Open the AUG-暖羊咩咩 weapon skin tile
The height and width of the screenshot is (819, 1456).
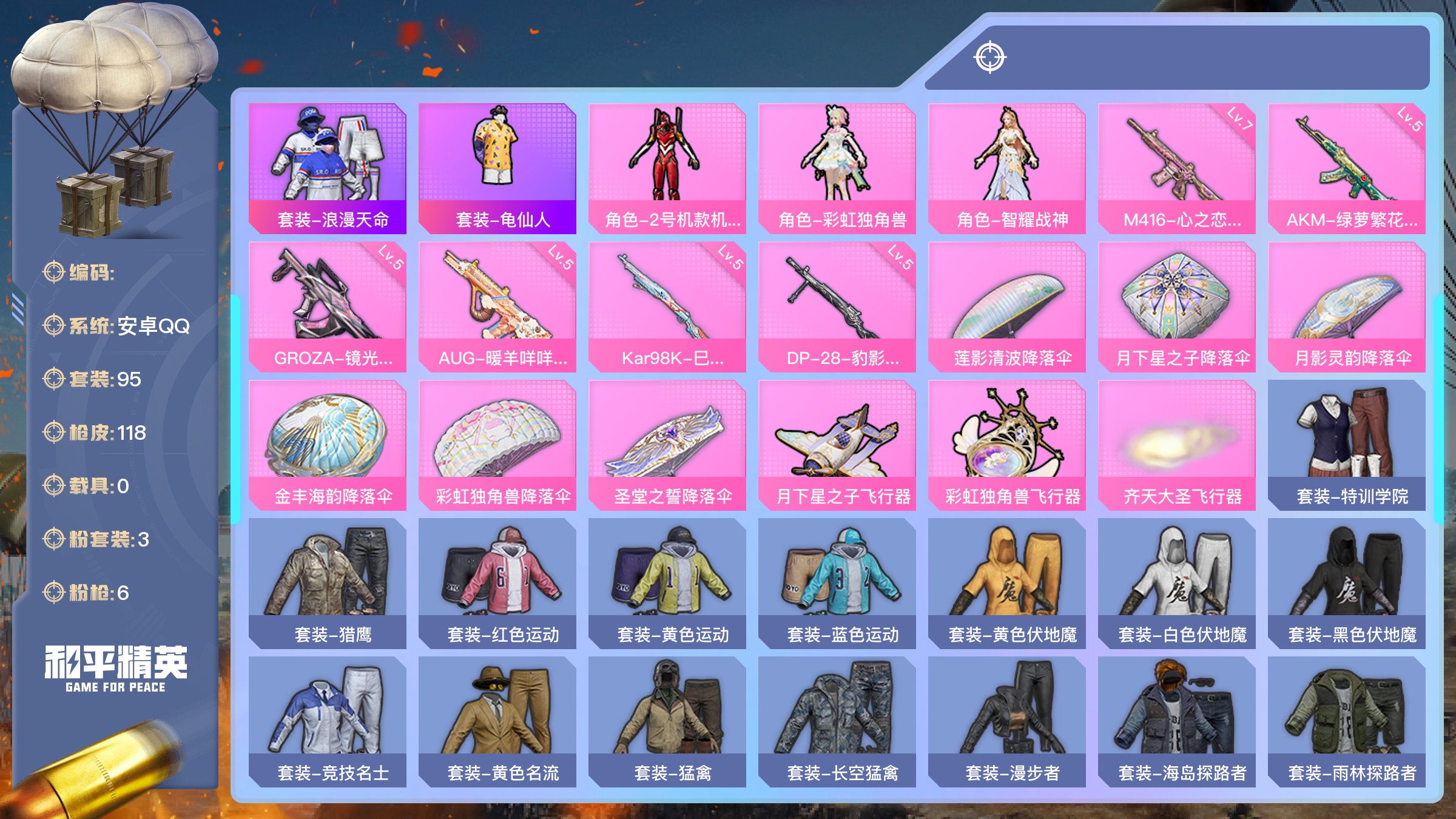[497, 306]
